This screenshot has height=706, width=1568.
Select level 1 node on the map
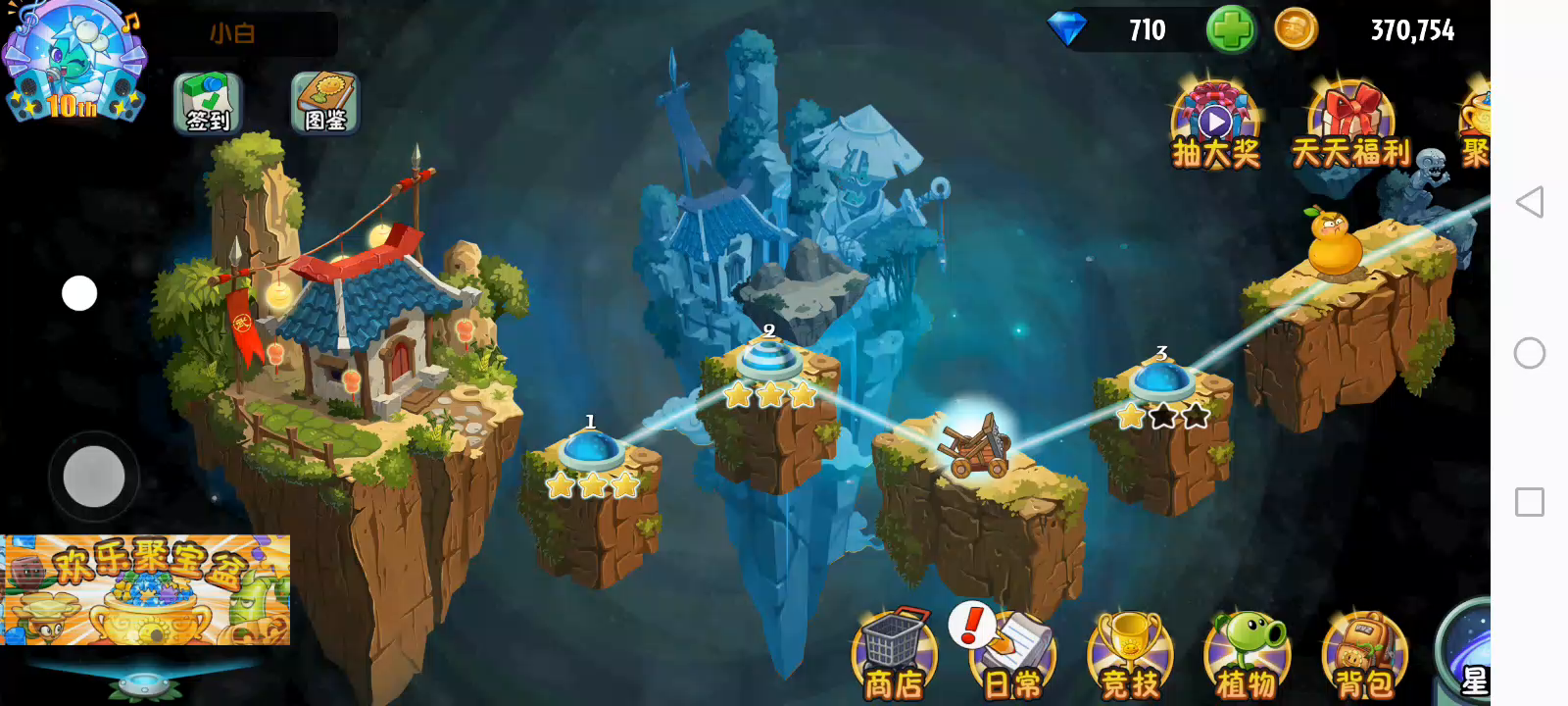click(x=591, y=452)
